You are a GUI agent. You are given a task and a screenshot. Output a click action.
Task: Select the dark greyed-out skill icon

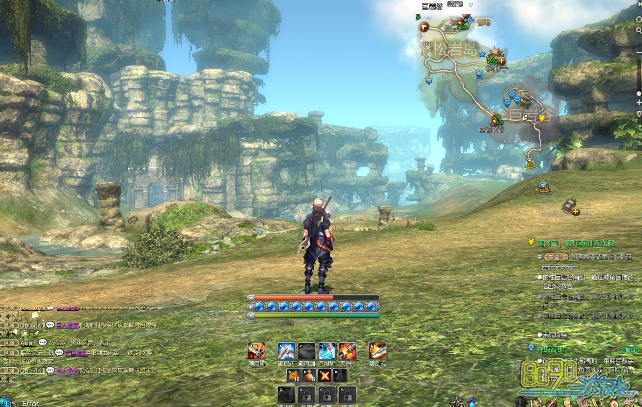pyautogui.click(x=307, y=350)
